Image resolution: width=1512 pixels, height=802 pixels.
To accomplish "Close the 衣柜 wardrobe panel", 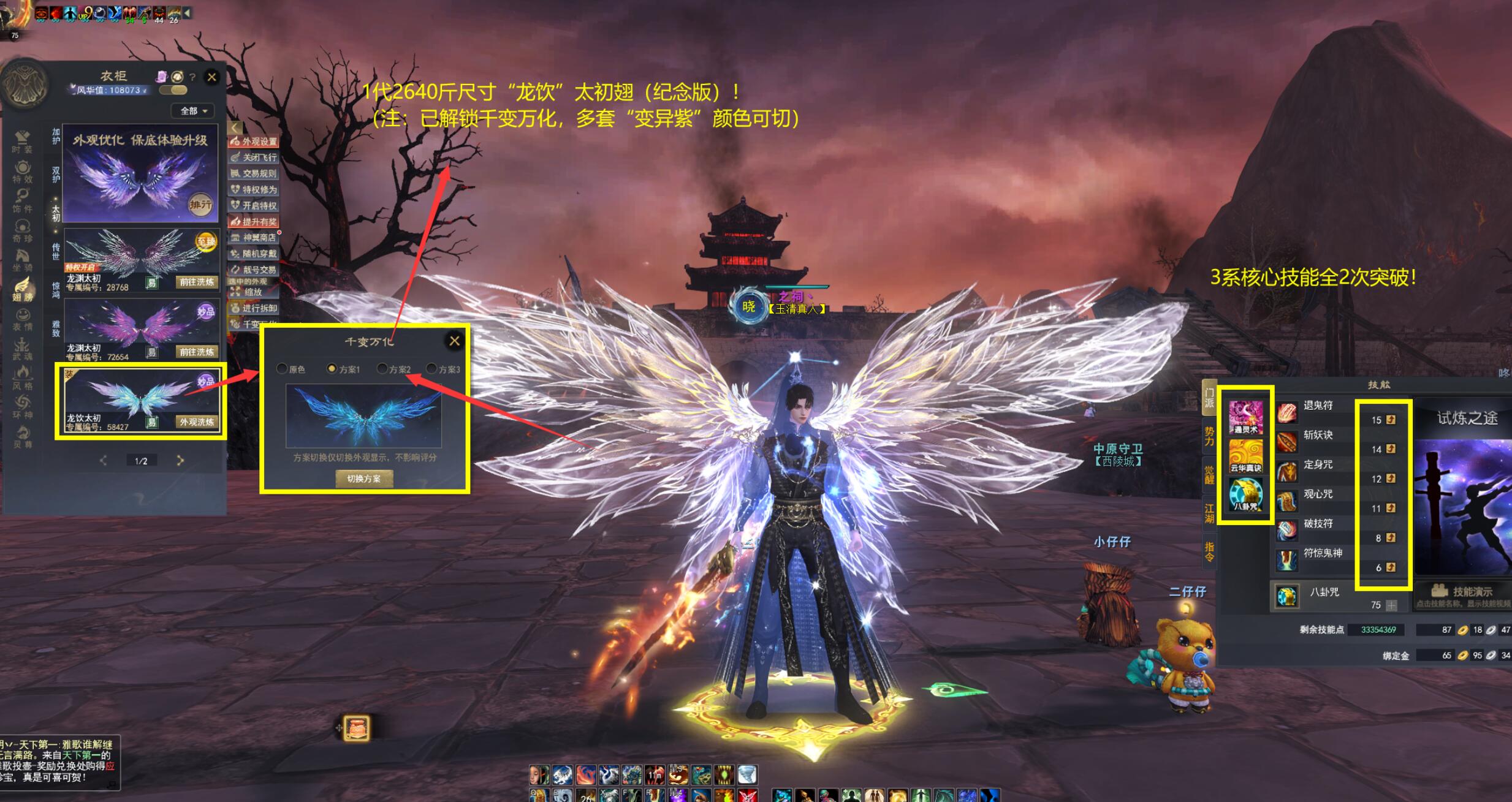I will click(x=212, y=77).
